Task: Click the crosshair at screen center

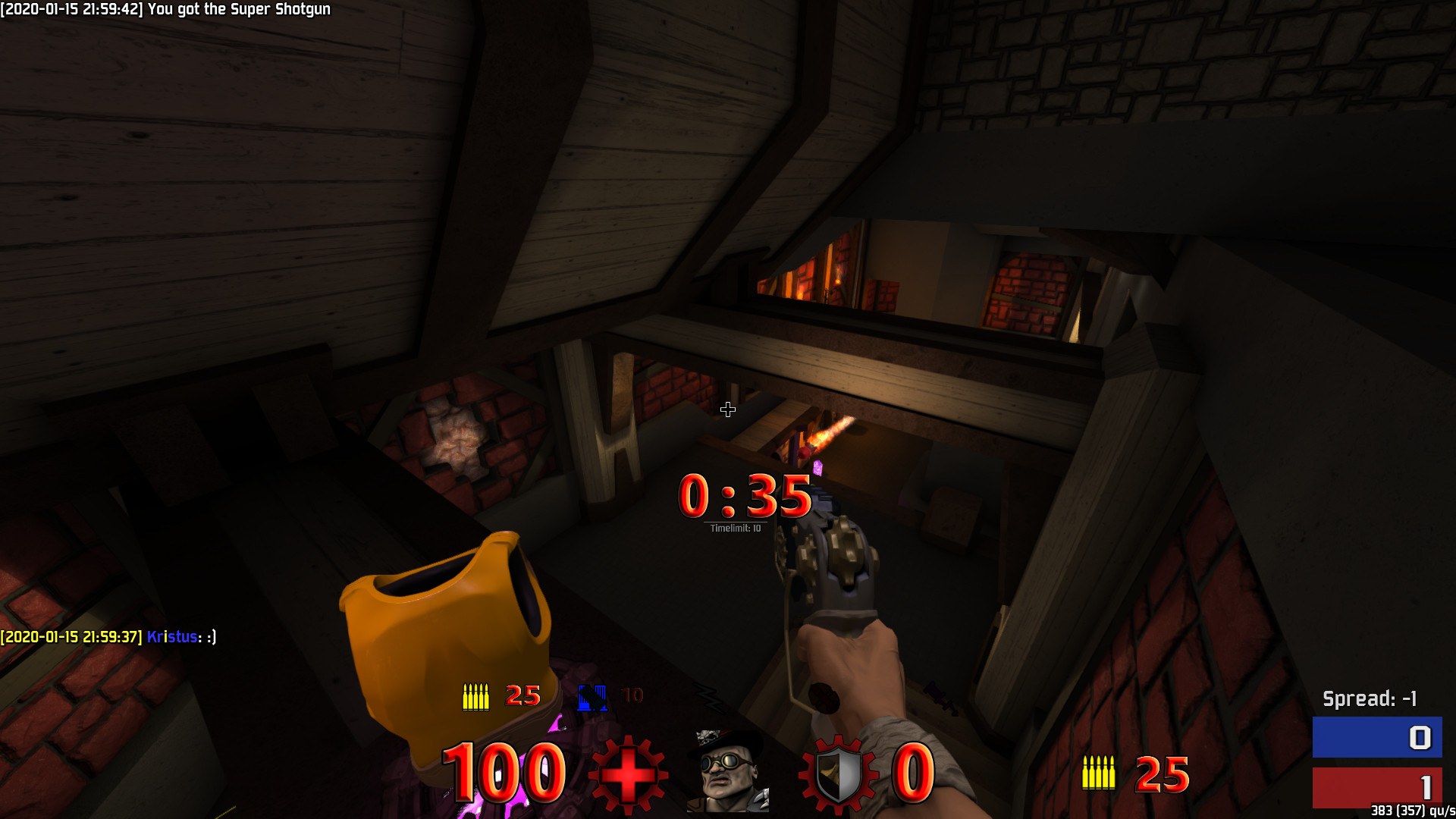Action: pos(728,409)
